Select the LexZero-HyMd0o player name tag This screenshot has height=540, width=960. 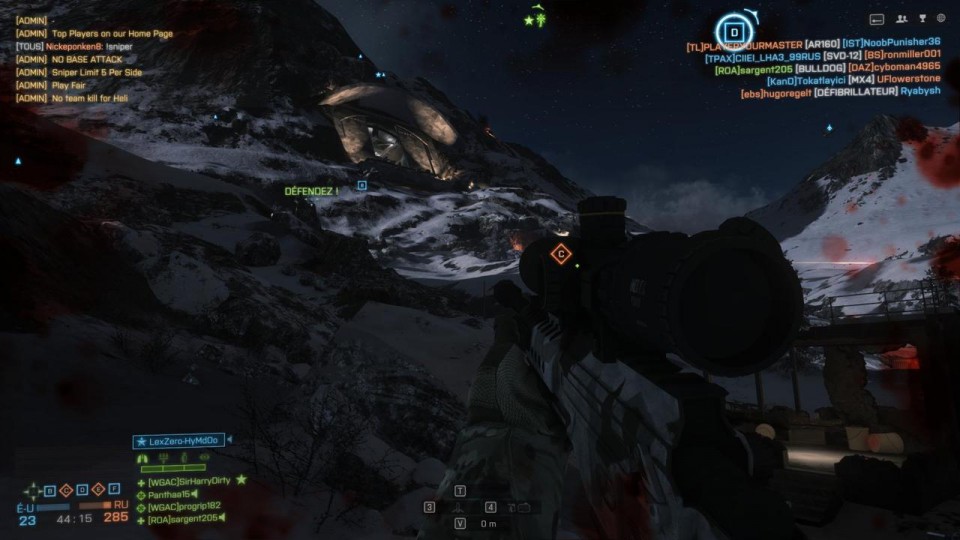tap(179, 441)
